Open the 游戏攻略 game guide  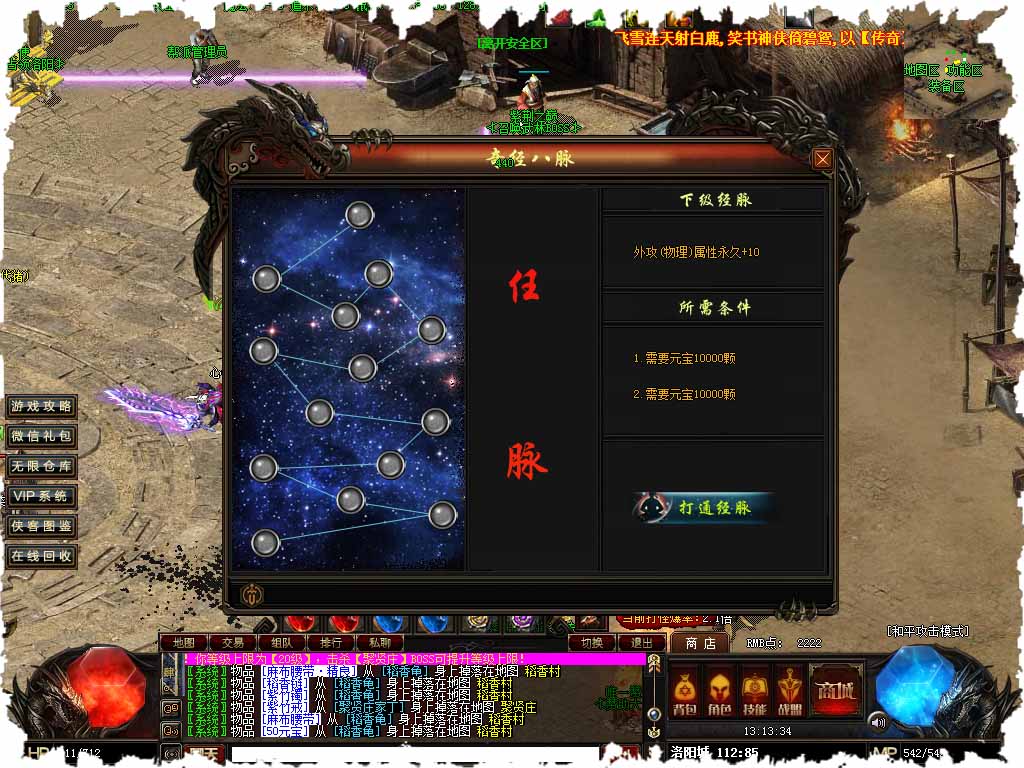41,407
